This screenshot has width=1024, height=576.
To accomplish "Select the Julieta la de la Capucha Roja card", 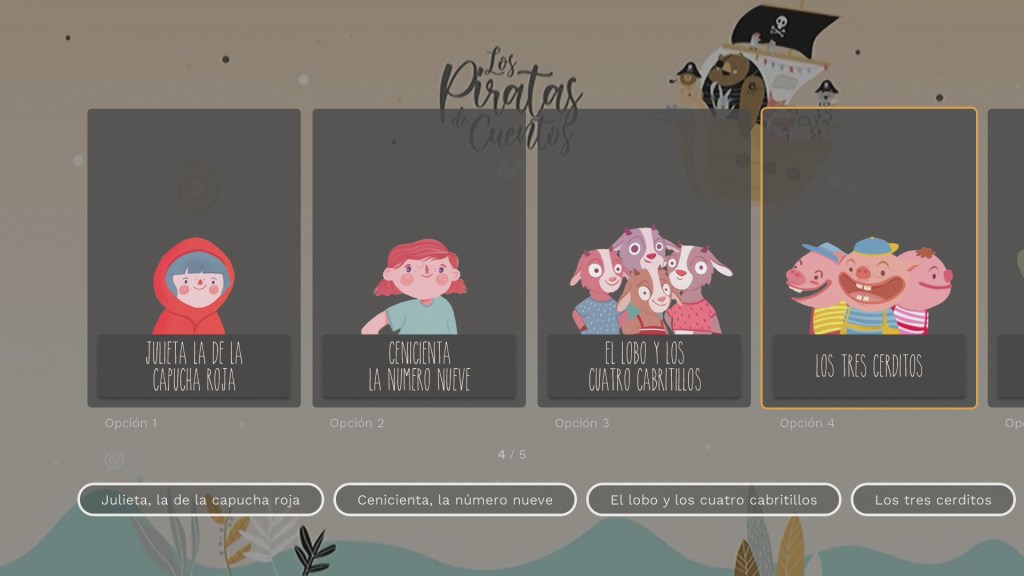I will click(194, 258).
